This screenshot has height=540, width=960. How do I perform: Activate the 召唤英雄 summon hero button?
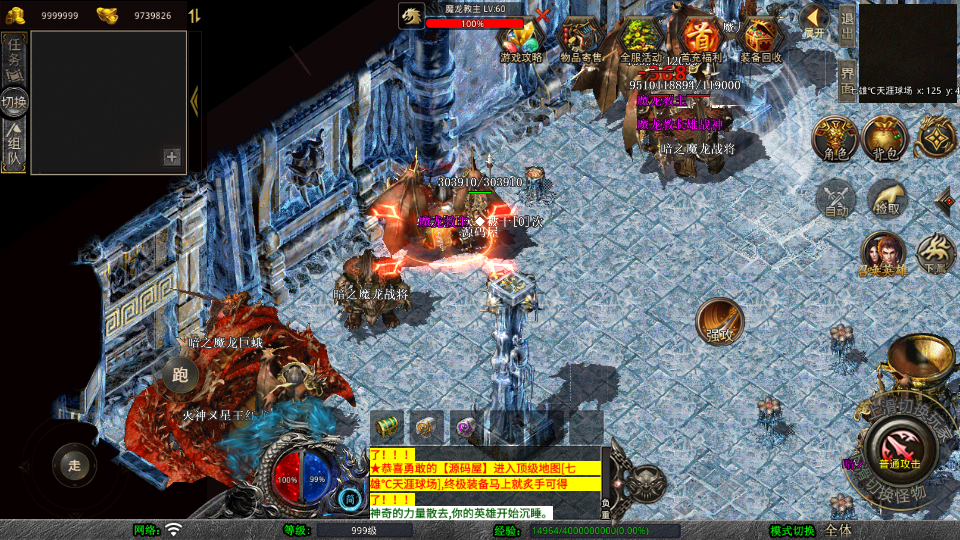[883, 254]
